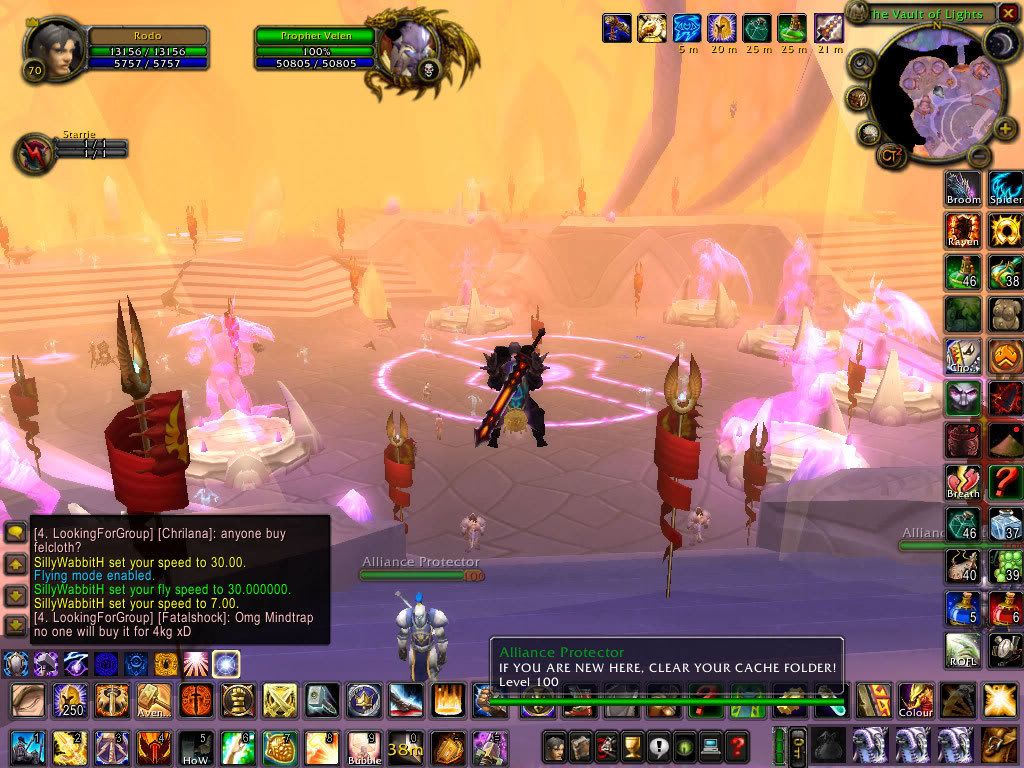Activate the HoW ability on action bar

[x=196, y=746]
